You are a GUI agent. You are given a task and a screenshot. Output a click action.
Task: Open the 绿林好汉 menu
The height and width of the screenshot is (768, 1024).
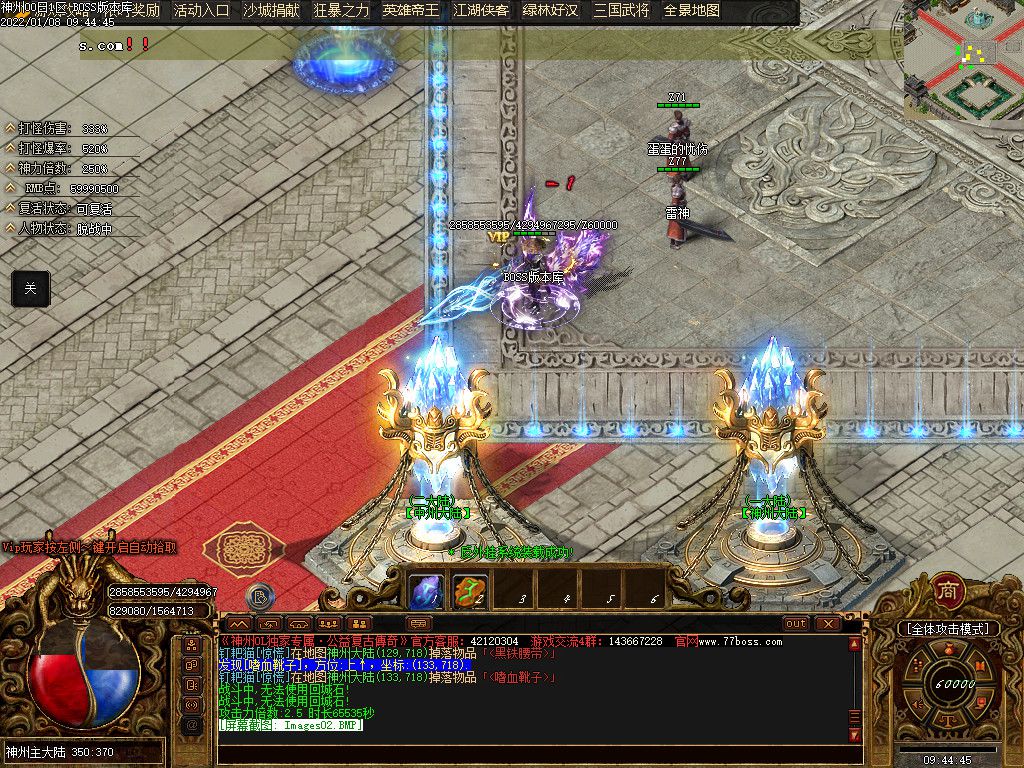point(550,11)
